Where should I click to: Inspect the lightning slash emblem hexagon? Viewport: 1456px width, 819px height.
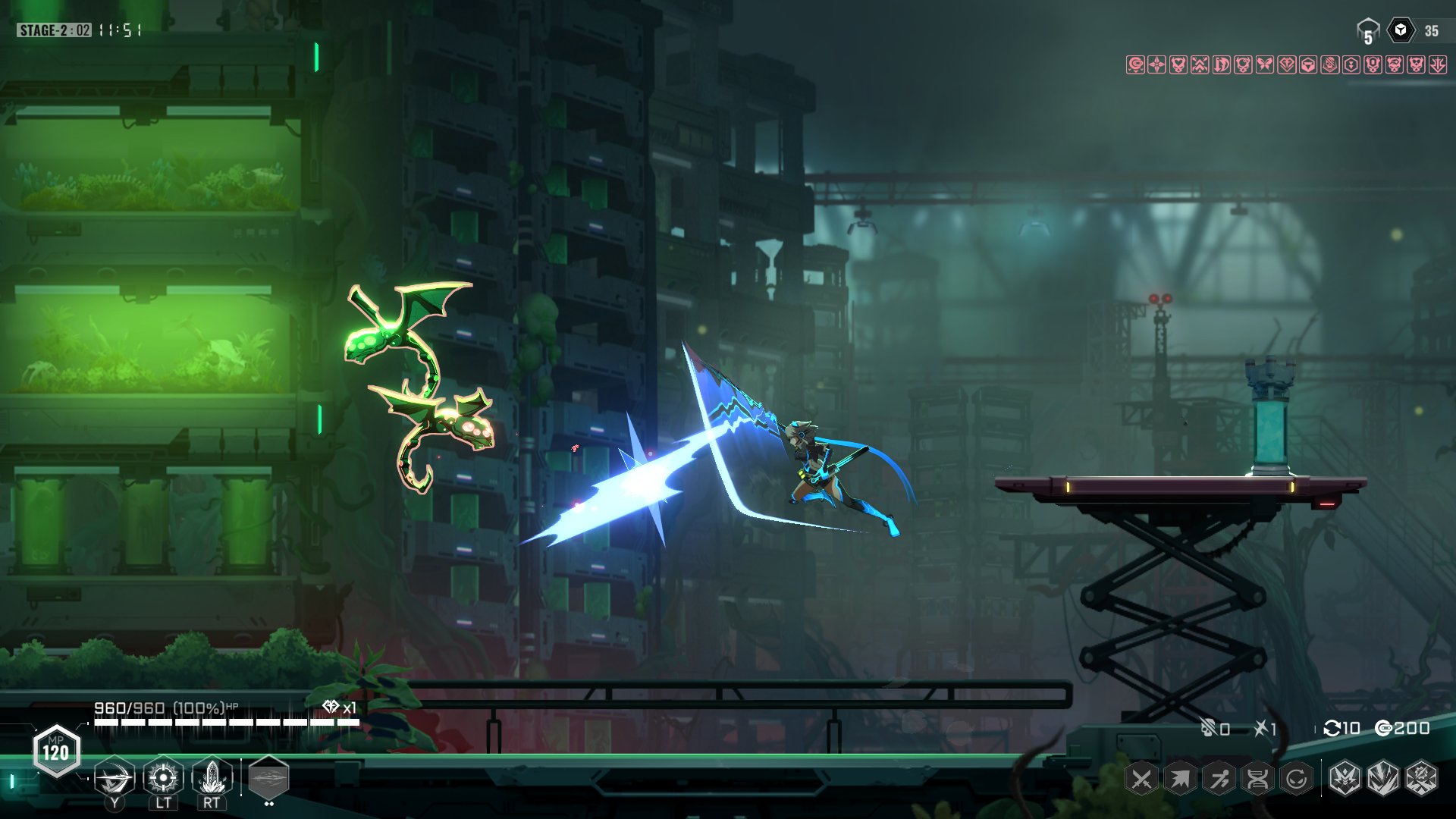pyautogui.click(x=1383, y=779)
